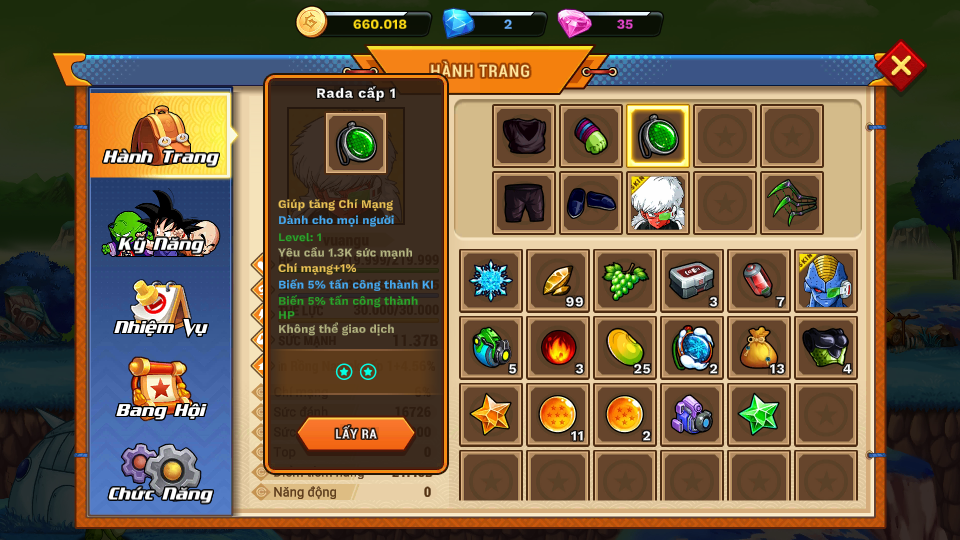Select the green star gem item
This screenshot has width=960, height=540.
759,414
